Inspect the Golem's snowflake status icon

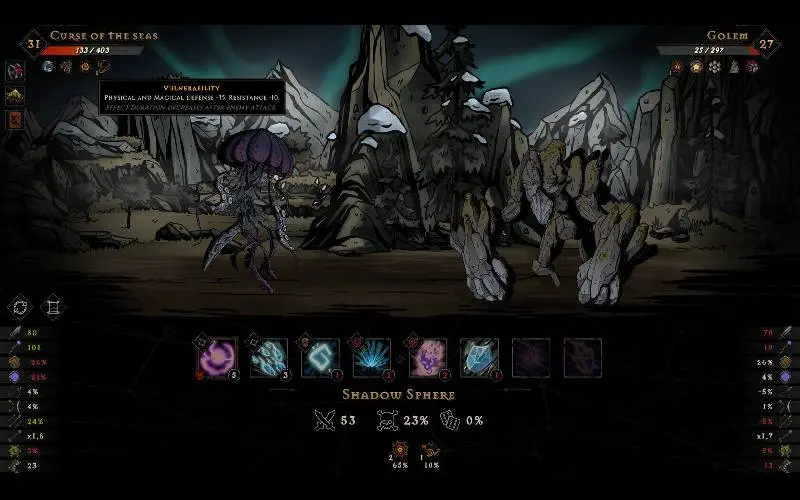[x=714, y=67]
